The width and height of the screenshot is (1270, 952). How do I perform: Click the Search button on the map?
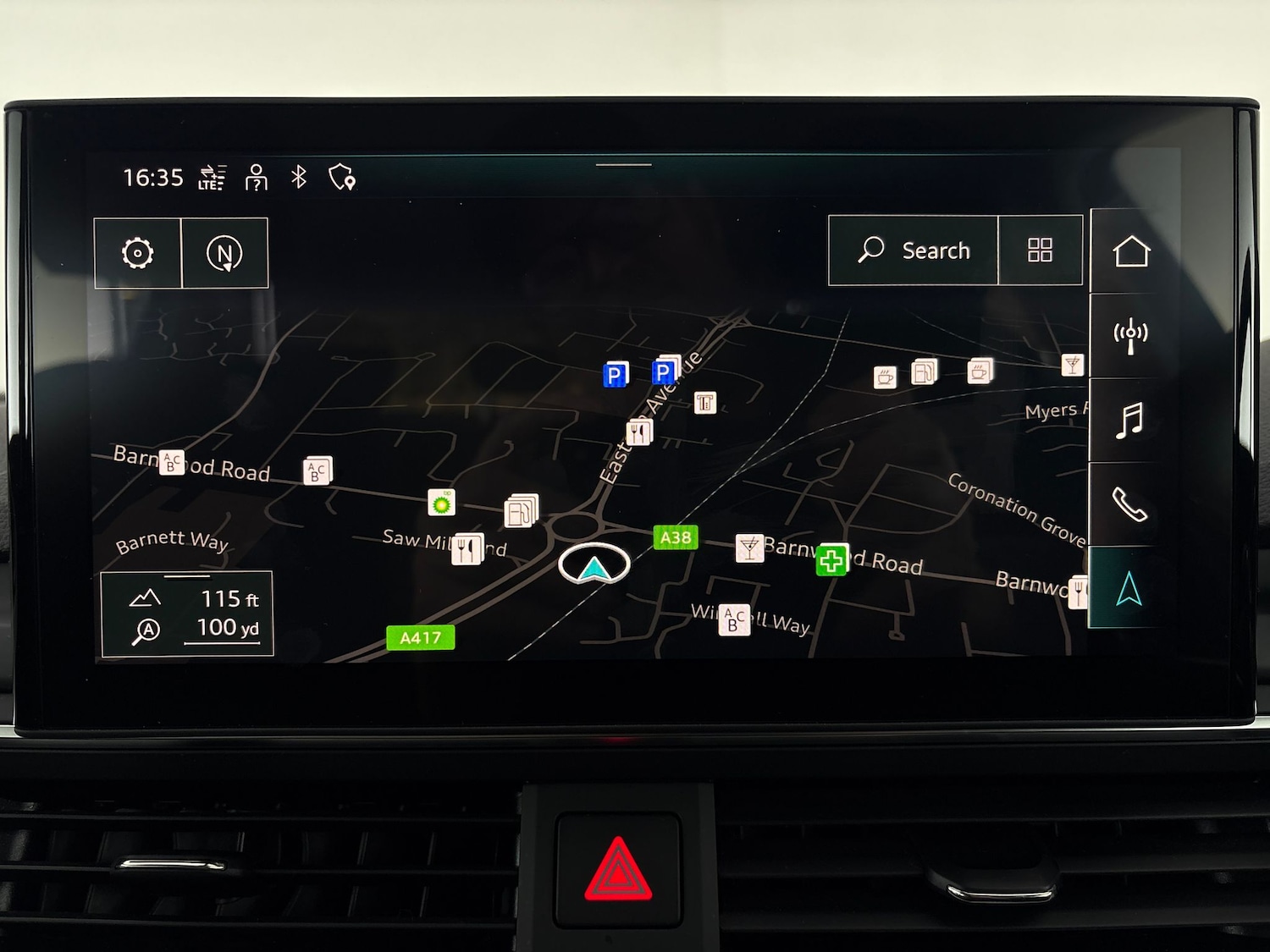[914, 250]
